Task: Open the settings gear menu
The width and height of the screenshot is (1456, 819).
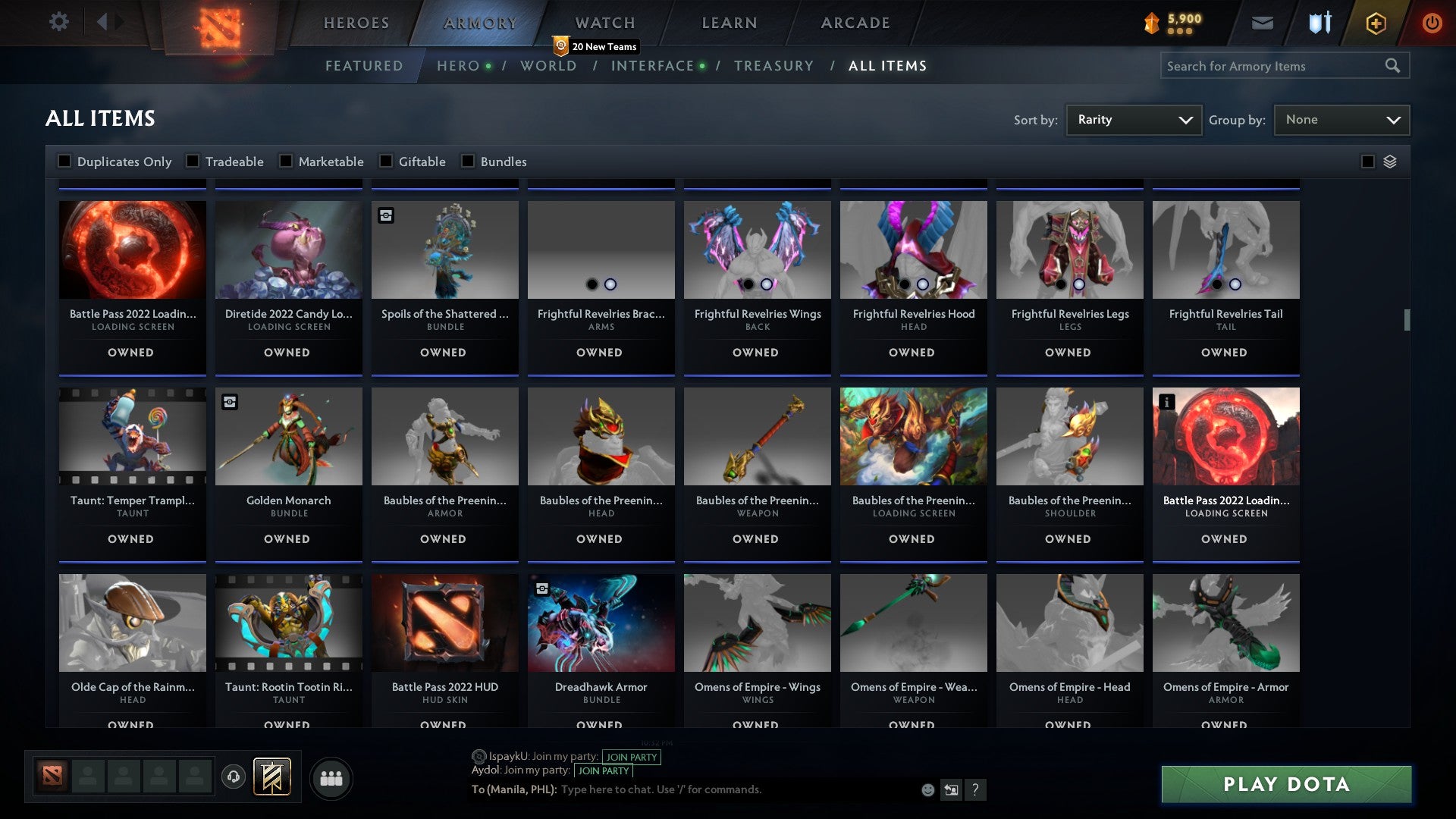Action: (x=58, y=22)
